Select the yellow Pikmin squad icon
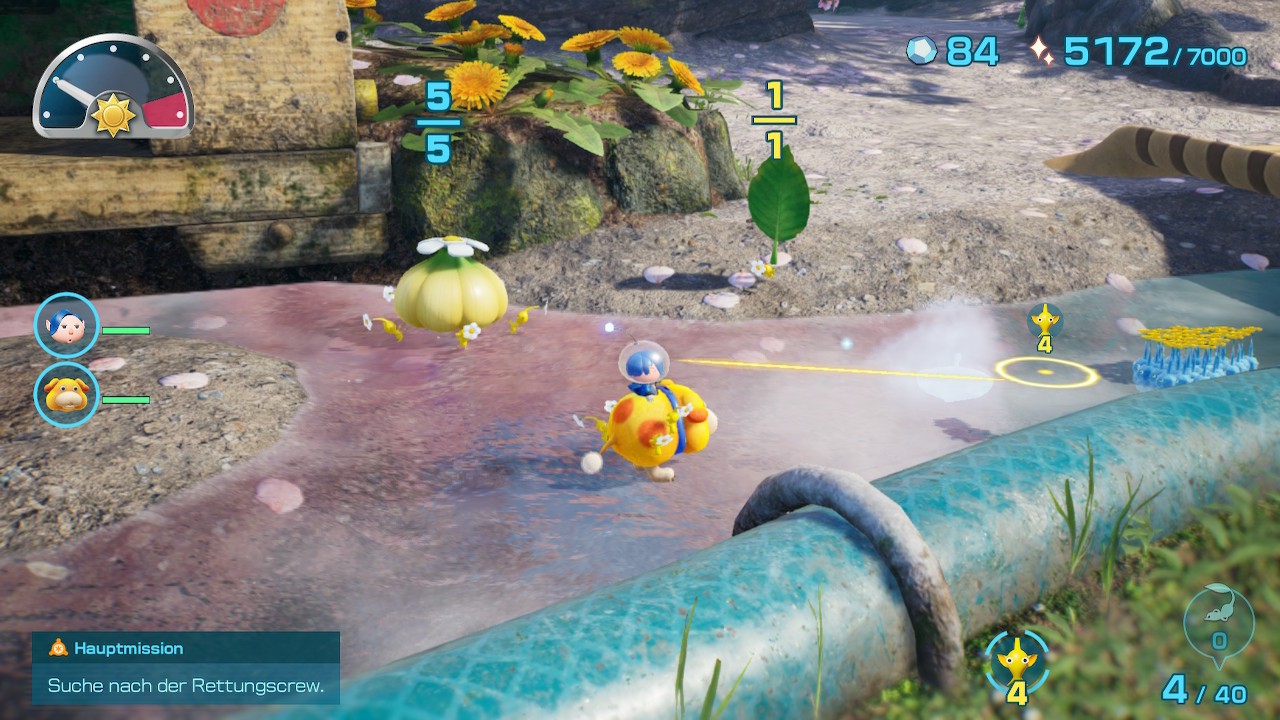This screenshot has height=720, width=1280. [1017, 660]
